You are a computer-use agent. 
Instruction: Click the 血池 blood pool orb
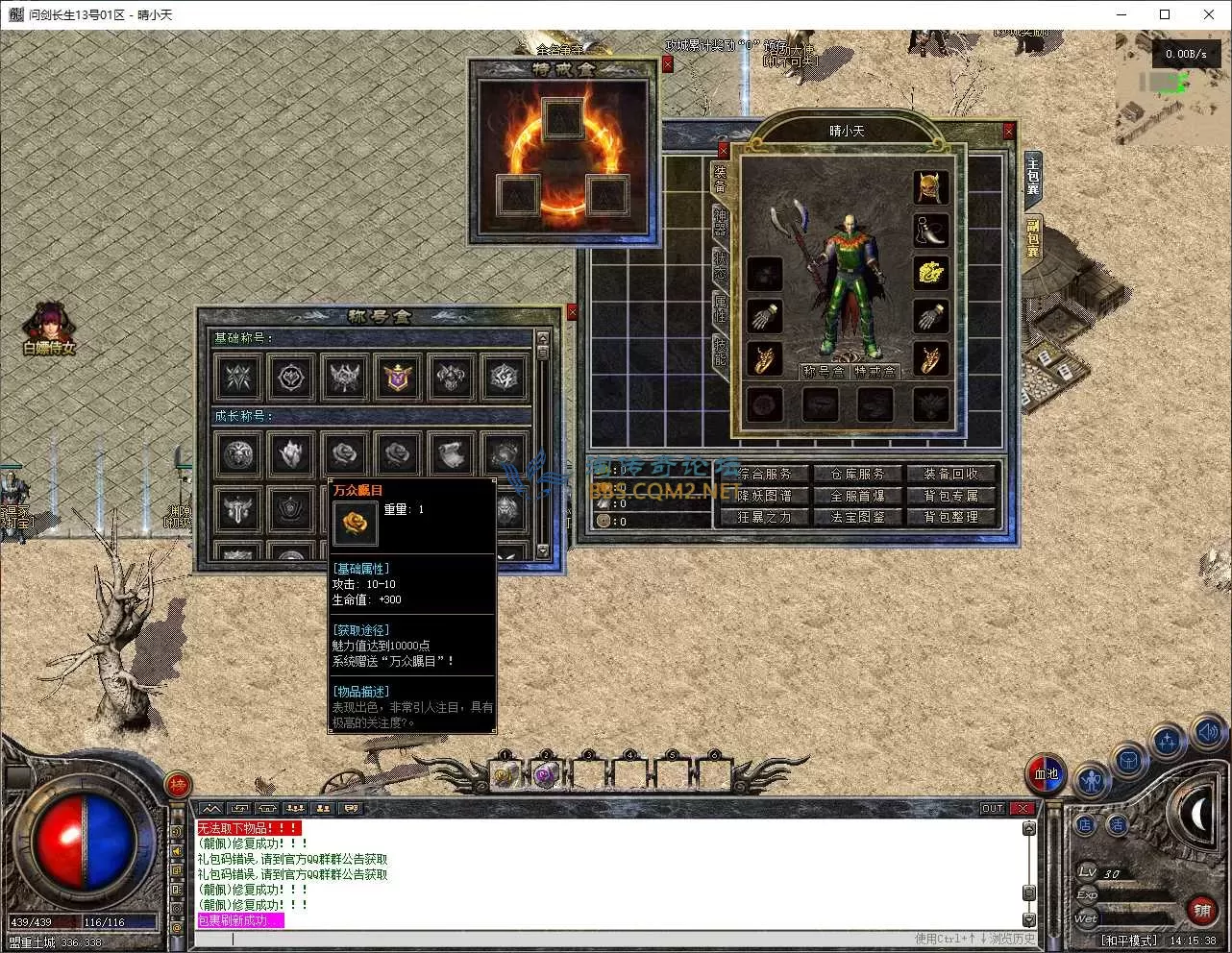pos(1046,773)
